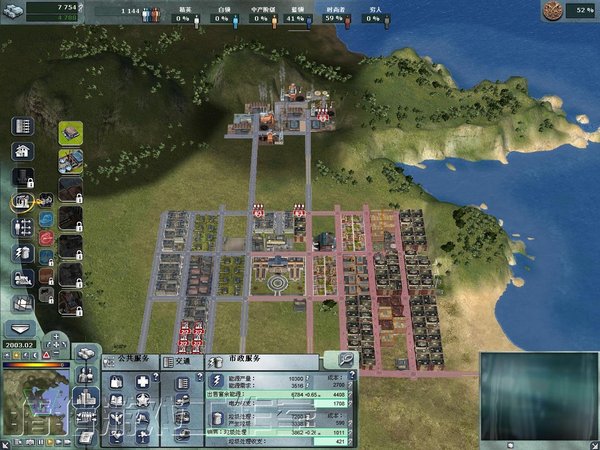Open the round emblem menu button
Screen dimensions: 600x450
552,11
